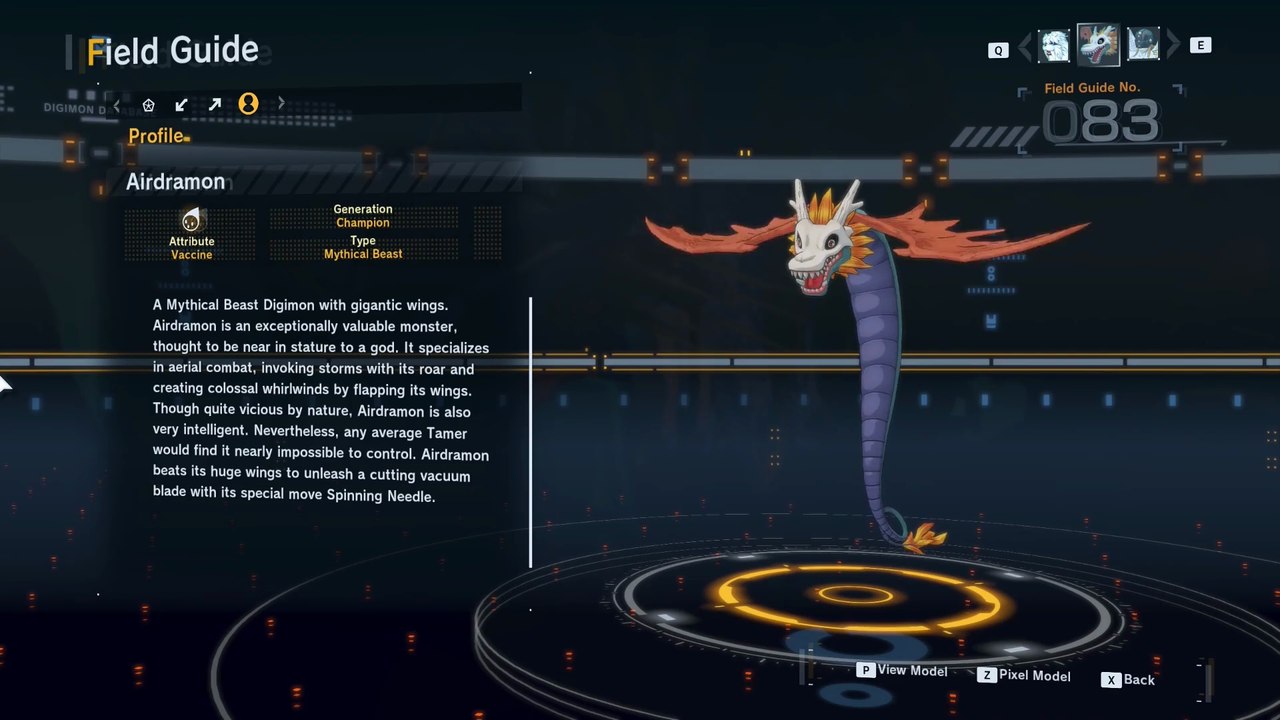Screen dimensions: 1280x720
Task: Show the Pixel Model
Action: pyautogui.click(x=1024, y=676)
